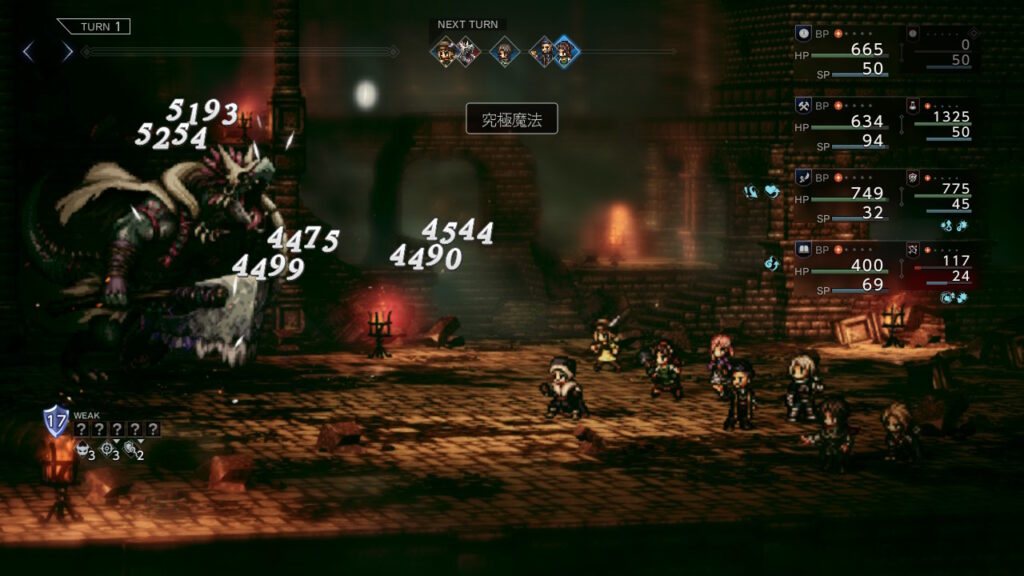Click the crosshair debuff icon on enemy
Screen dimensions: 1024x576
(108, 453)
